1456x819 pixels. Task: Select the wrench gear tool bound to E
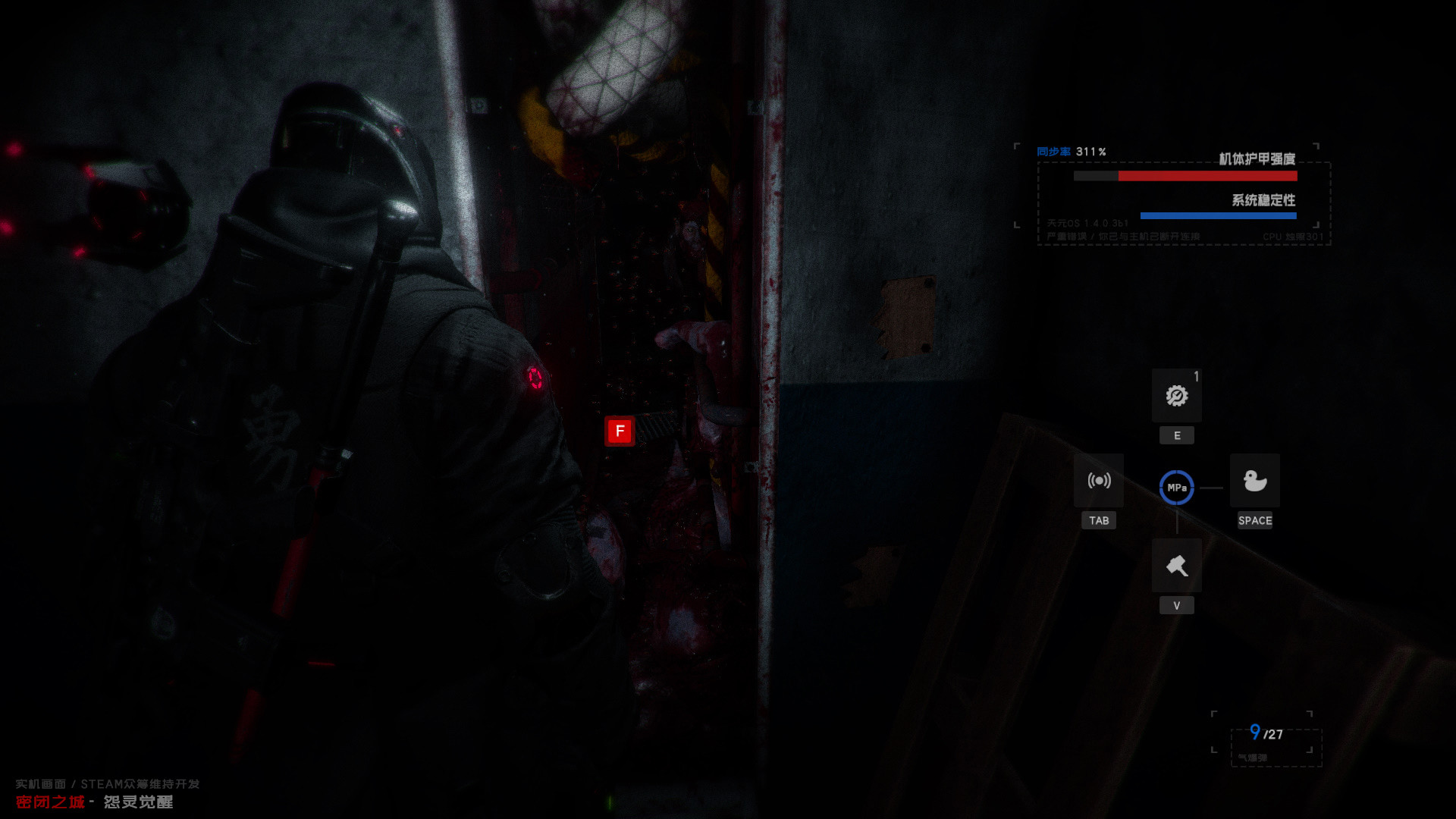(x=1176, y=396)
